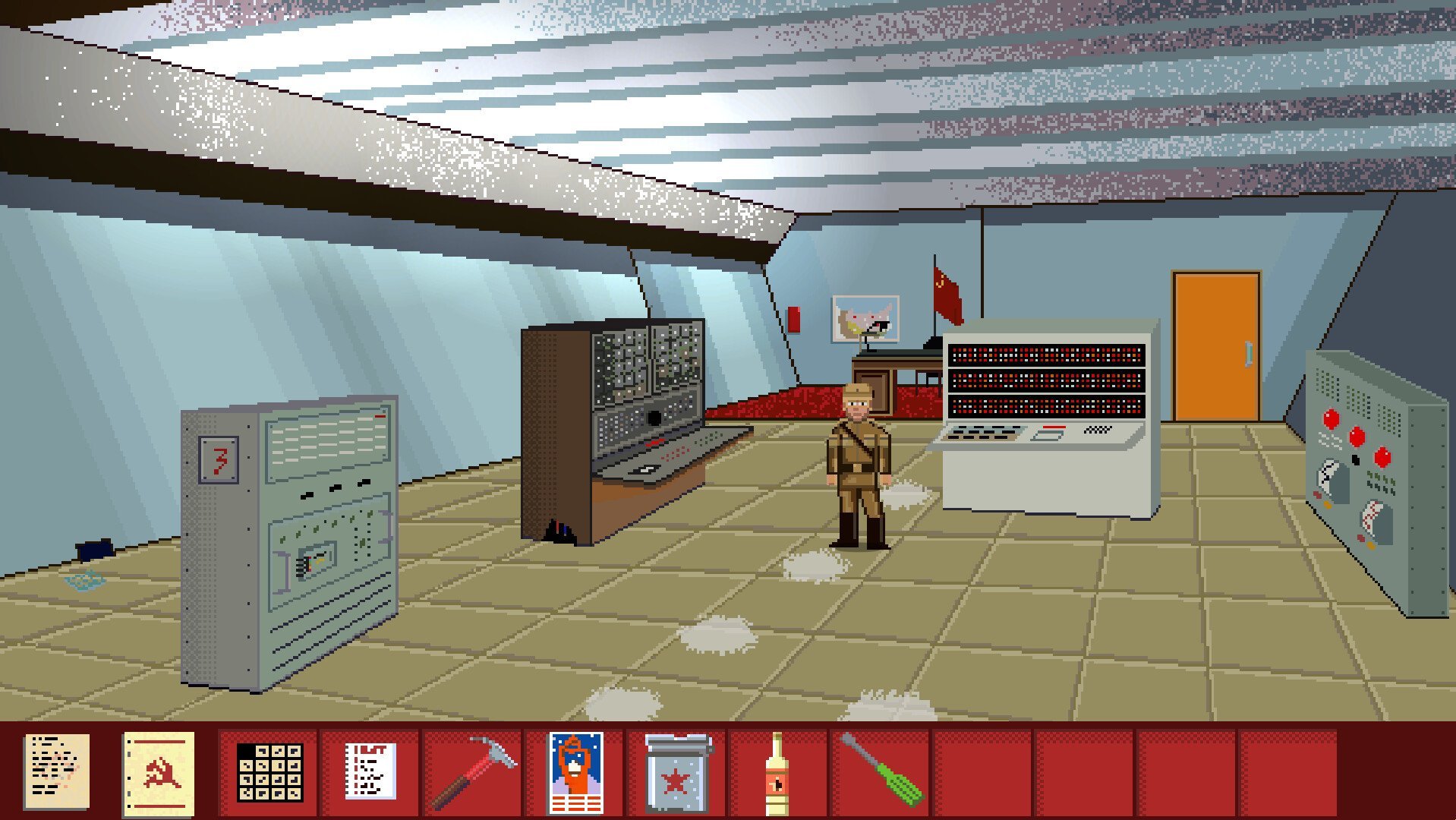
Task: Select the checklist paper in inventory
Action: tap(370, 771)
